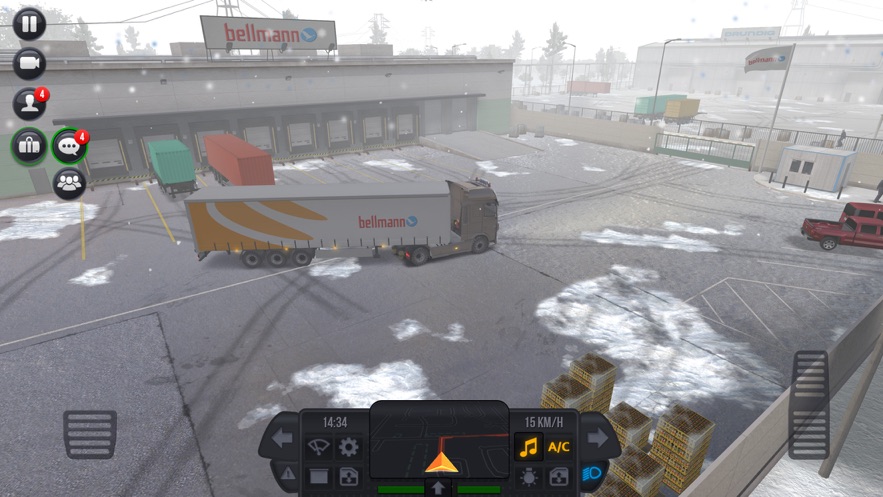Turn on the hazard warning lights

point(288,473)
